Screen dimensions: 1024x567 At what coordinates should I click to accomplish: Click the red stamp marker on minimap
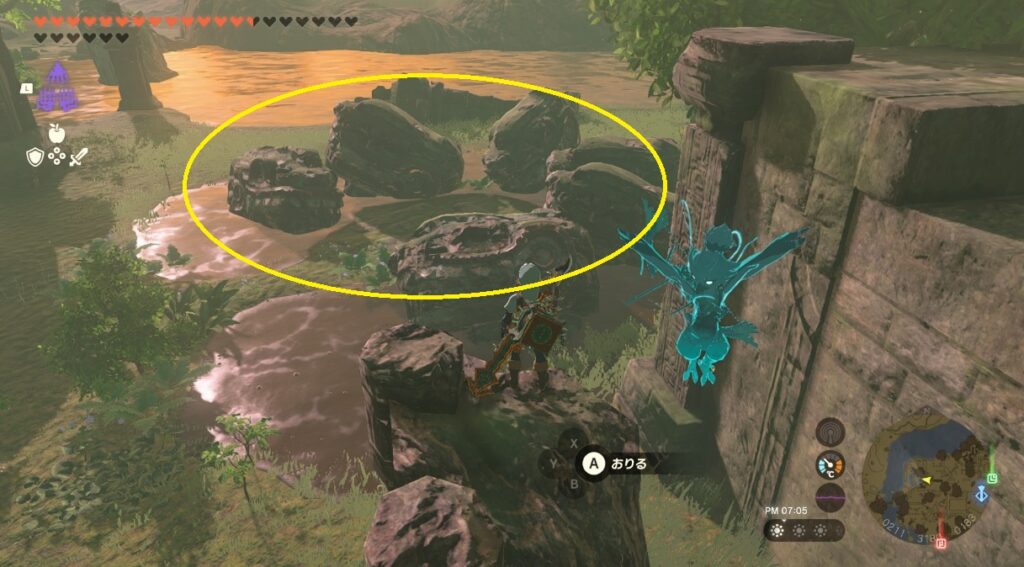(x=941, y=541)
